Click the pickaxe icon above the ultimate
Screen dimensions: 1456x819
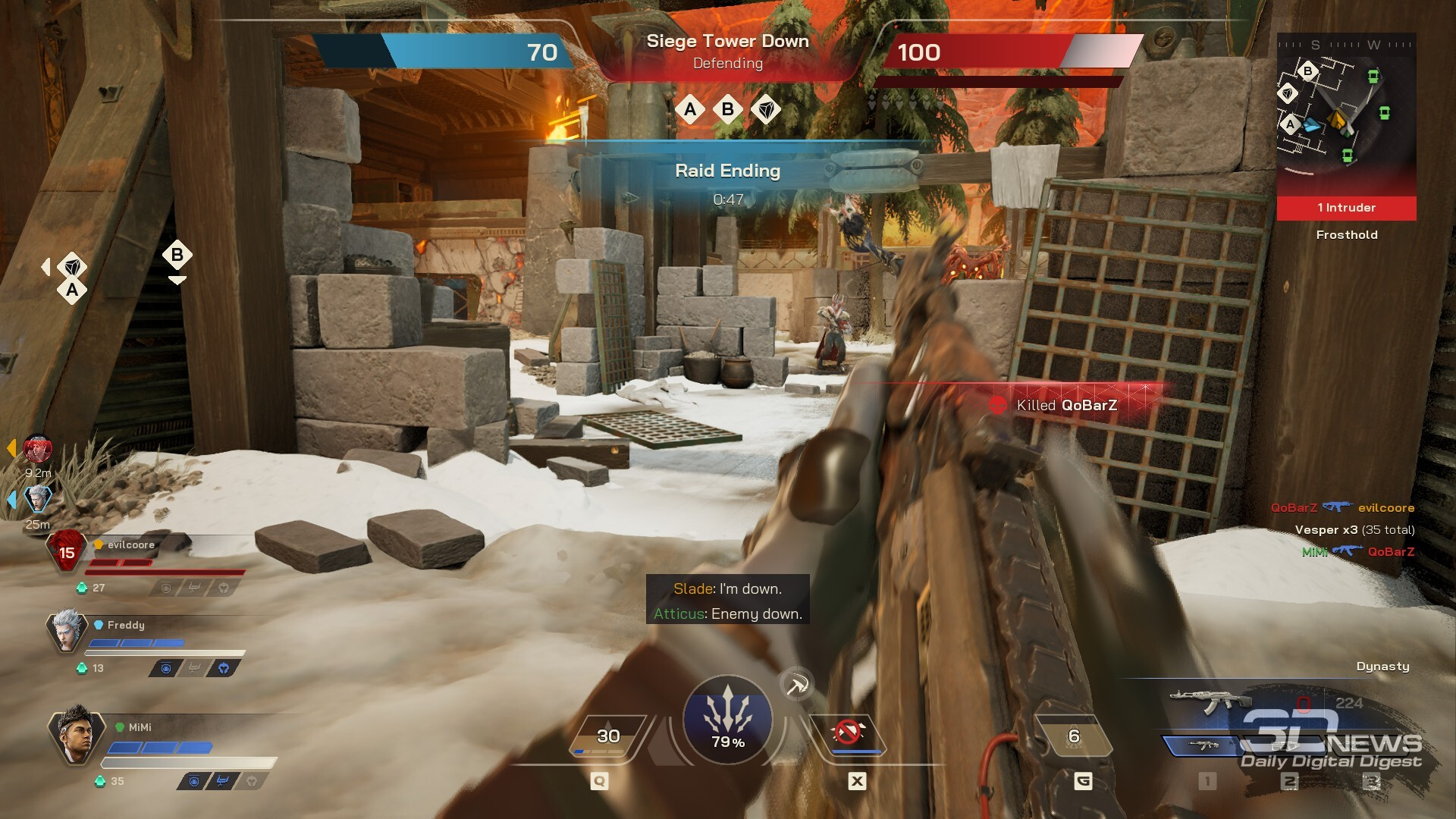(796, 686)
